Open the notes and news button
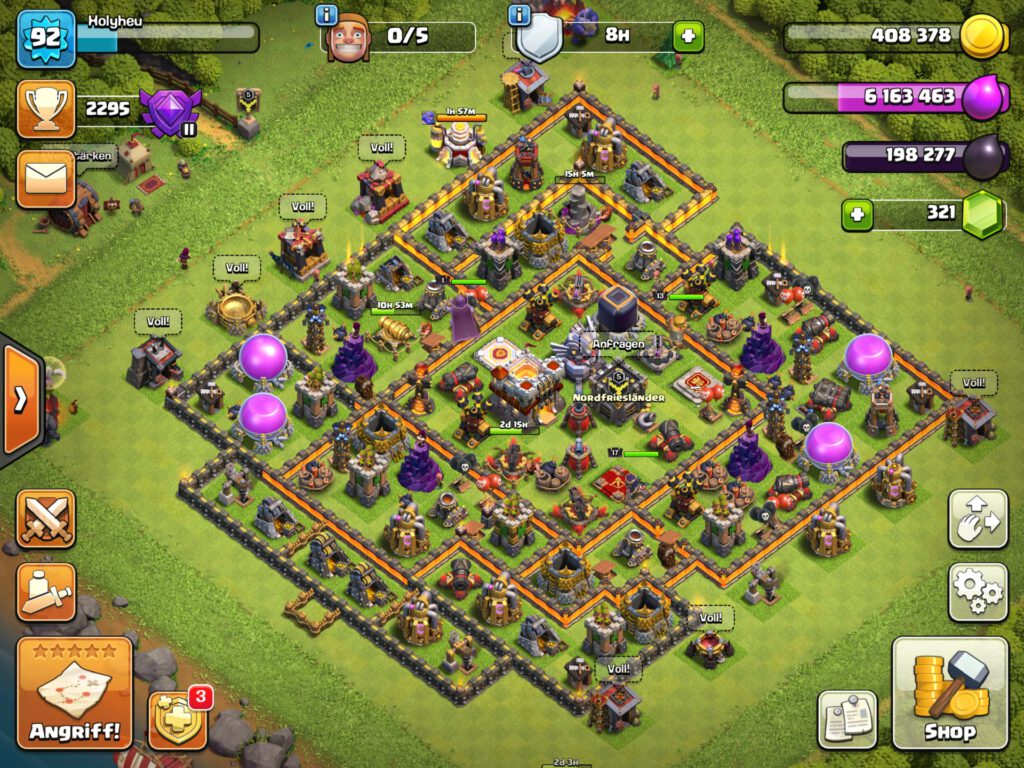 [847, 720]
